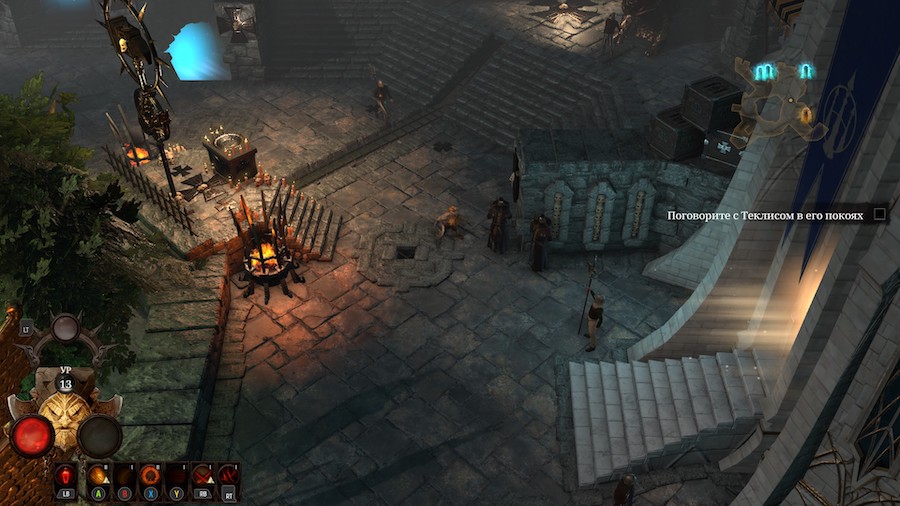Activate the orange fire strike skill
The height and width of the screenshot is (506, 900).
pyautogui.click(x=98, y=475)
